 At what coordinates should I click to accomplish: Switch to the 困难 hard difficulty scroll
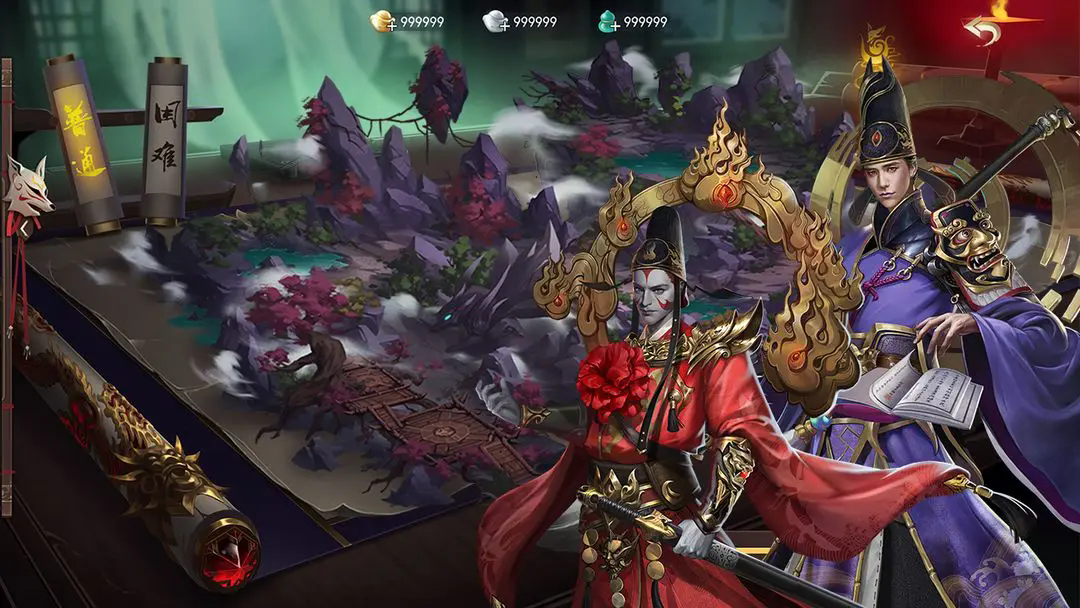(x=163, y=140)
